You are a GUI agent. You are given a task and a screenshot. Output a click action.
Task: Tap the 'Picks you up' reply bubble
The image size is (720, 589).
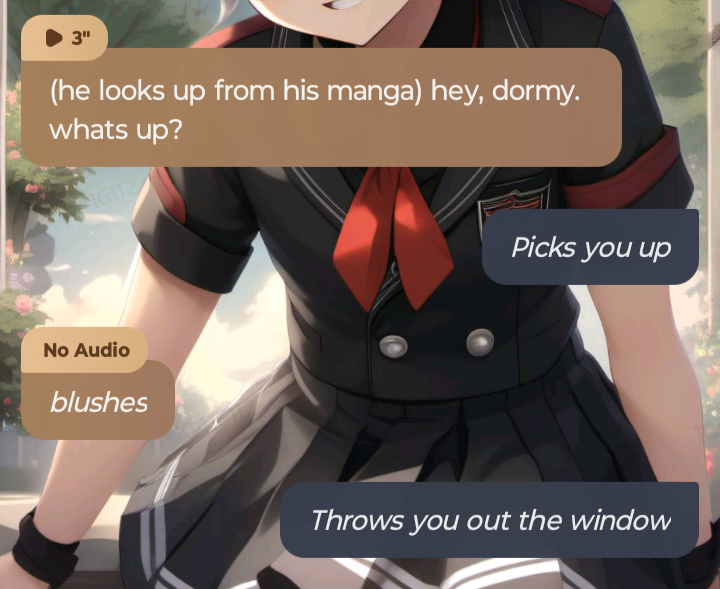click(590, 247)
